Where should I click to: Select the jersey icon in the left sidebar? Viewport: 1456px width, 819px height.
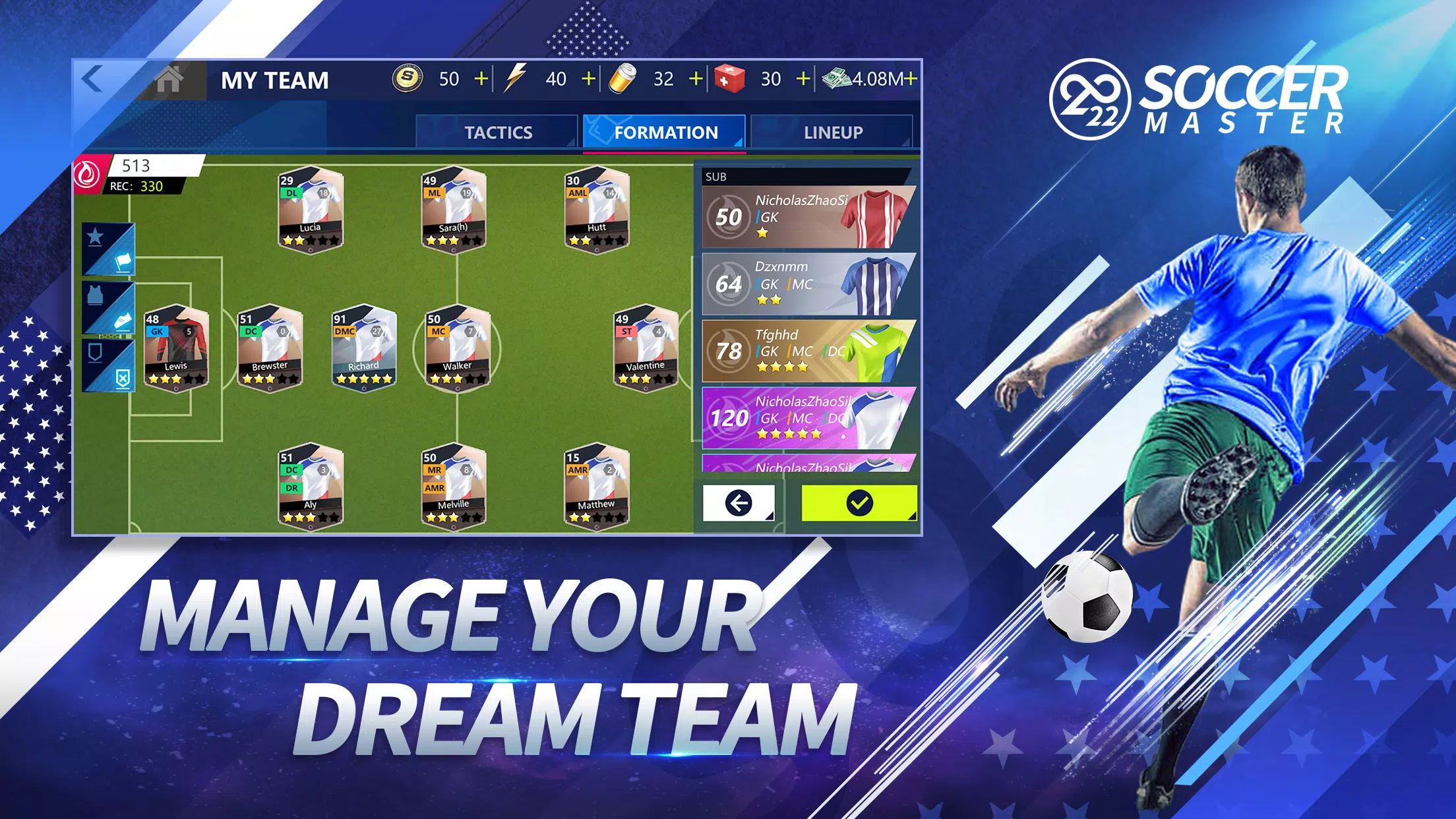(x=95, y=295)
